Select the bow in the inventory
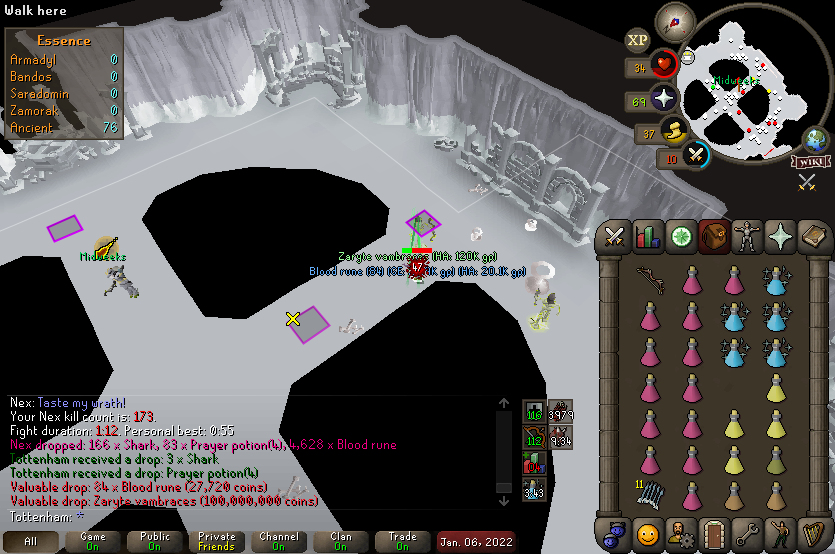This screenshot has width=835, height=554. point(649,278)
